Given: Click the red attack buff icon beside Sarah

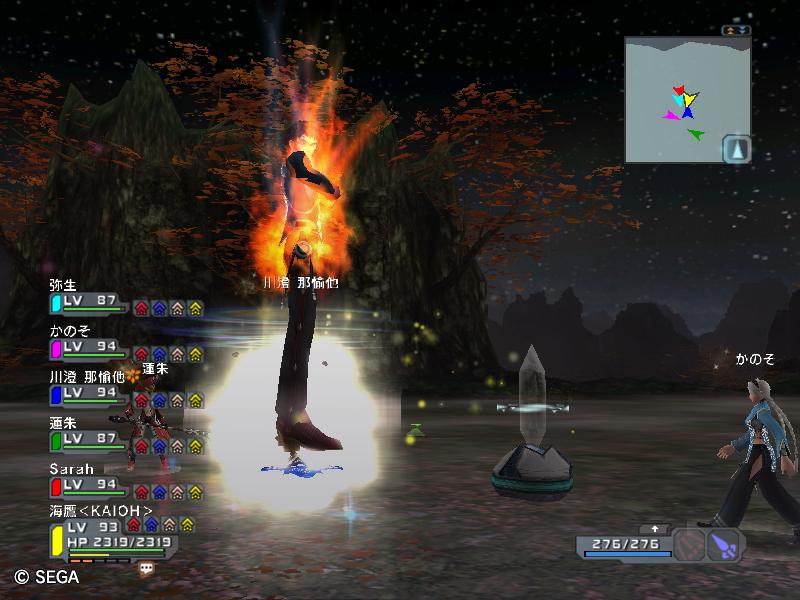Looking at the screenshot, I should pyautogui.click(x=141, y=491).
